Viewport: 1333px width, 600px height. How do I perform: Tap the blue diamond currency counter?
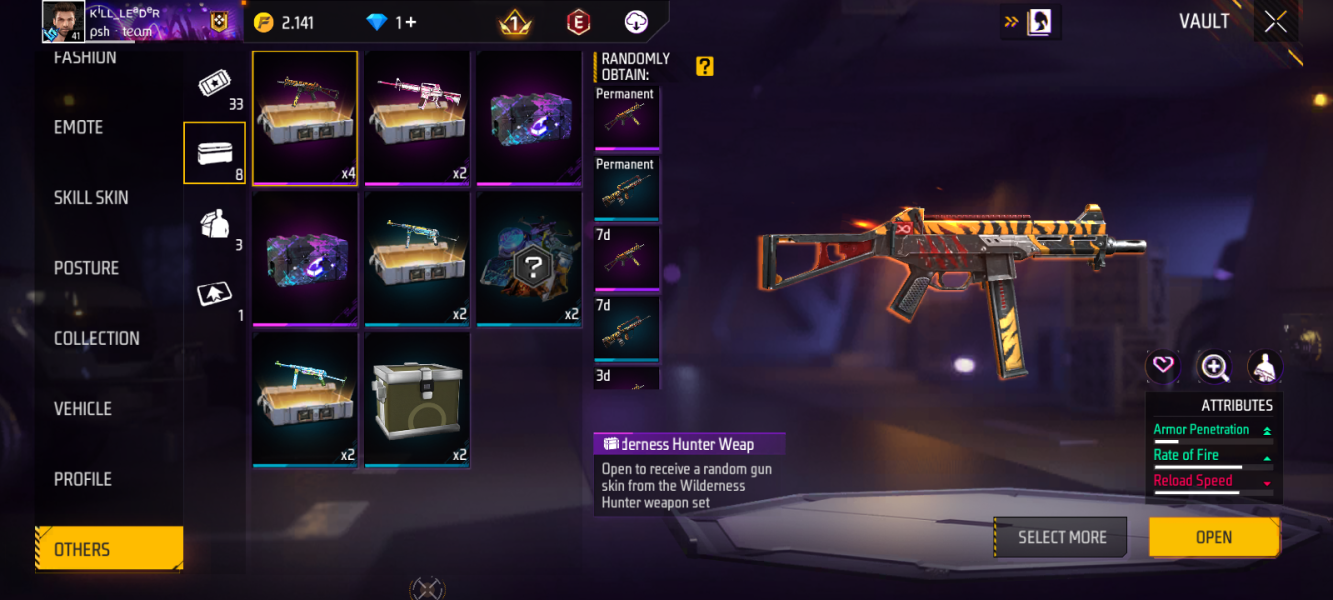pyautogui.click(x=392, y=22)
